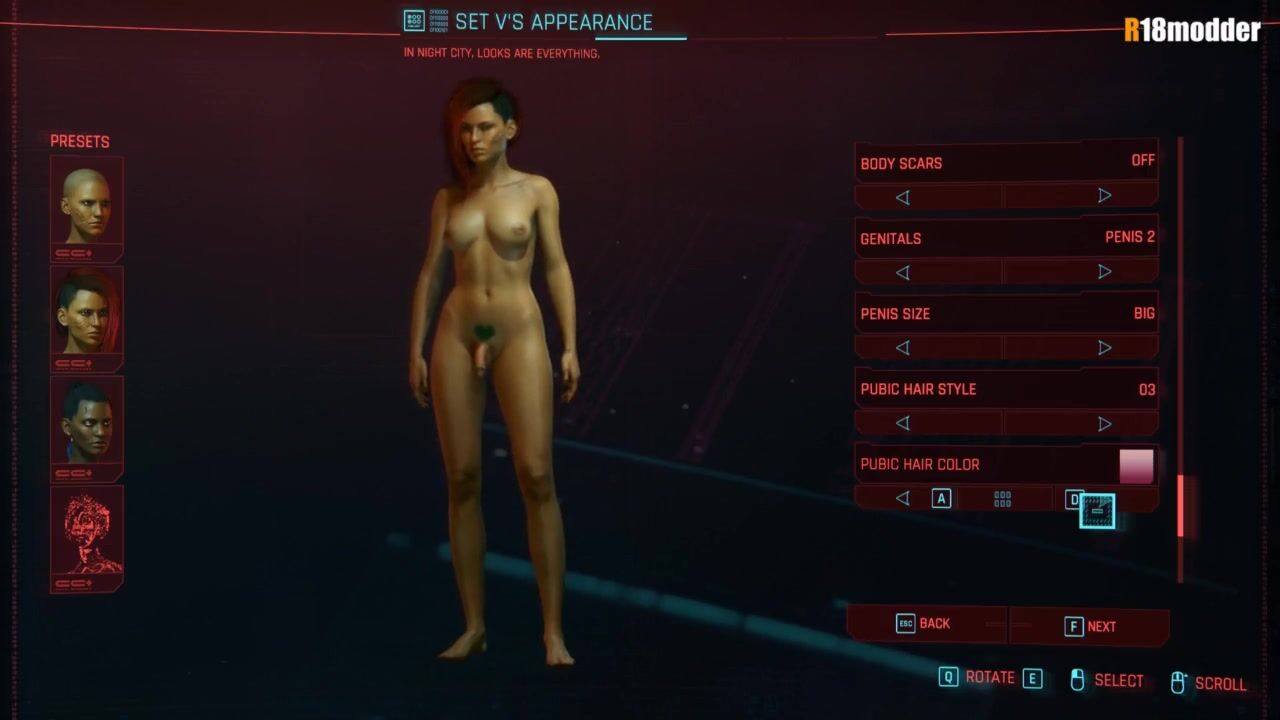
Task: Switch Pubic Hair Style to next option
Action: pyautogui.click(x=1104, y=423)
